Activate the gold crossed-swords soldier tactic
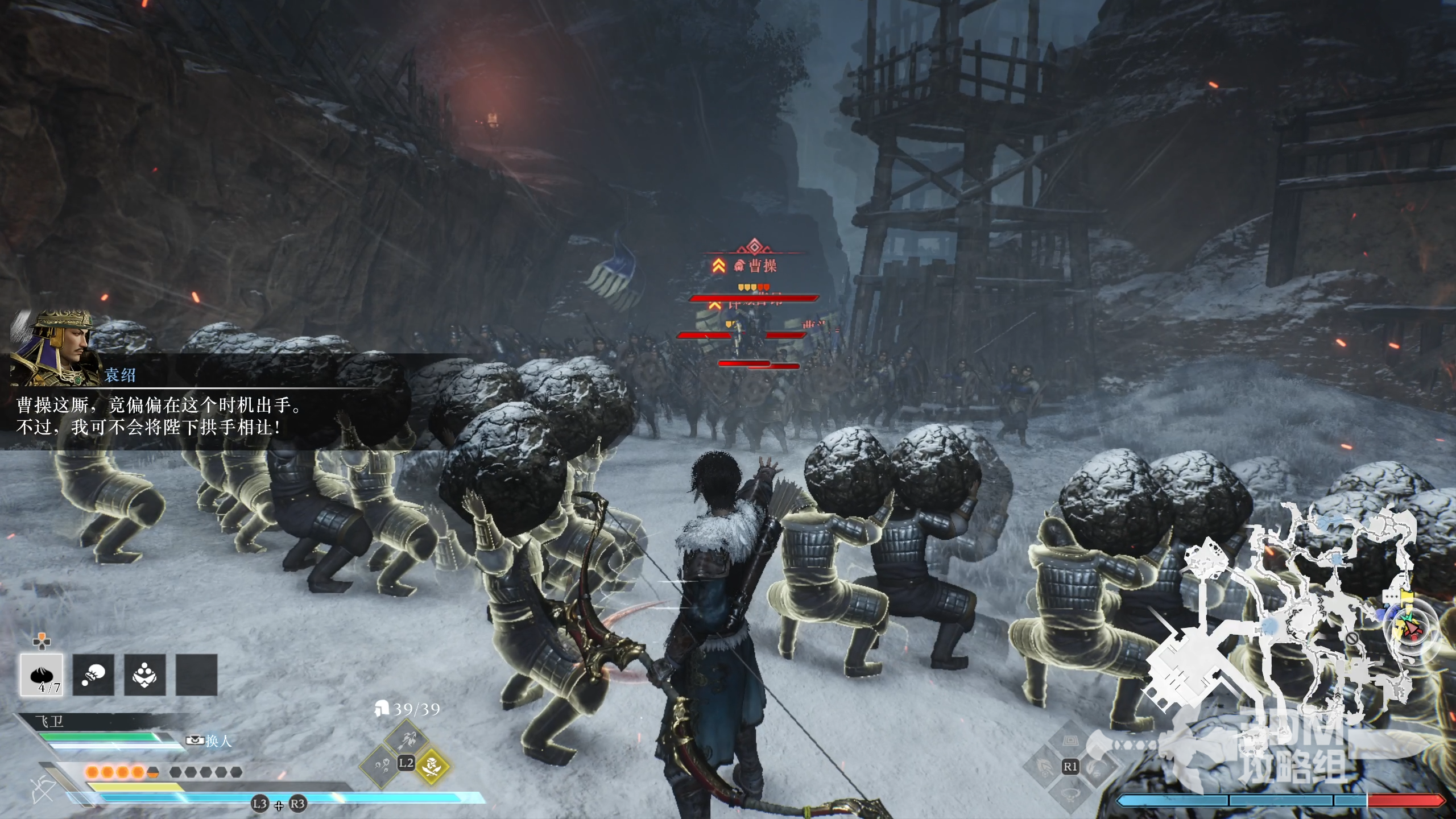This screenshot has height=819, width=1456. 432,766
